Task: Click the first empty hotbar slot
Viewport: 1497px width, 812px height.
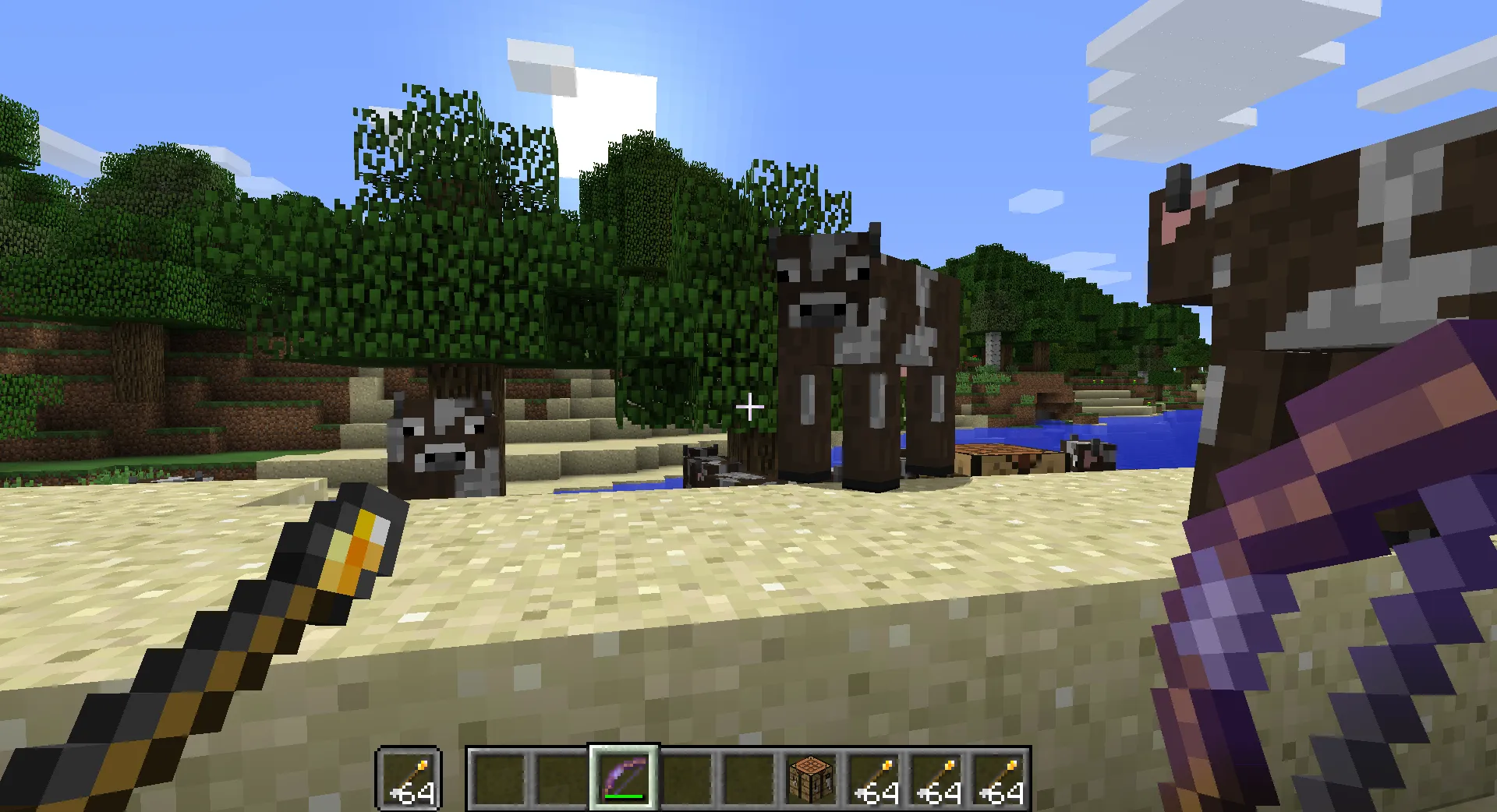Action: tap(499, 778)
